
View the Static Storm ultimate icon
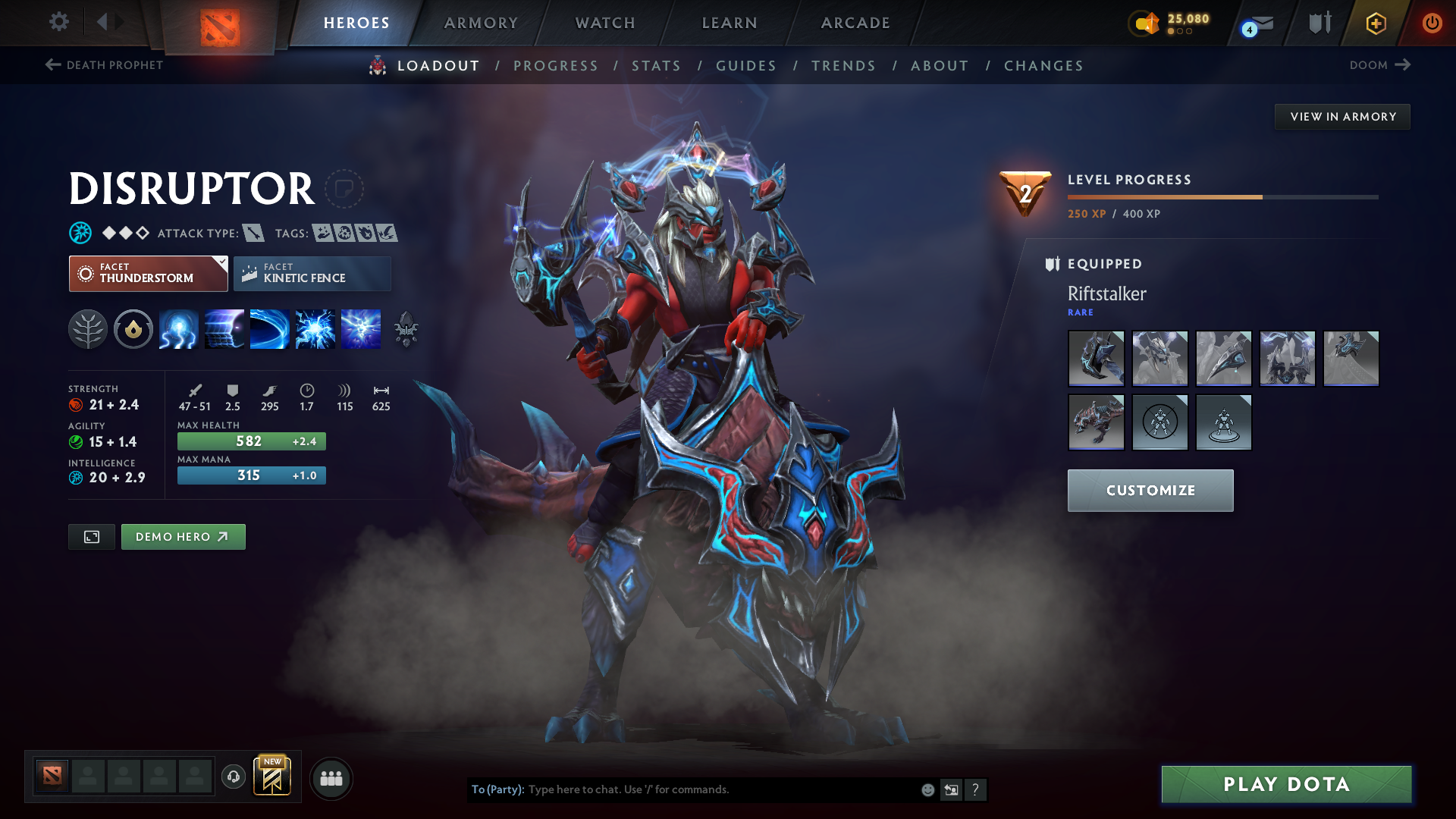(x=360, y=329)
